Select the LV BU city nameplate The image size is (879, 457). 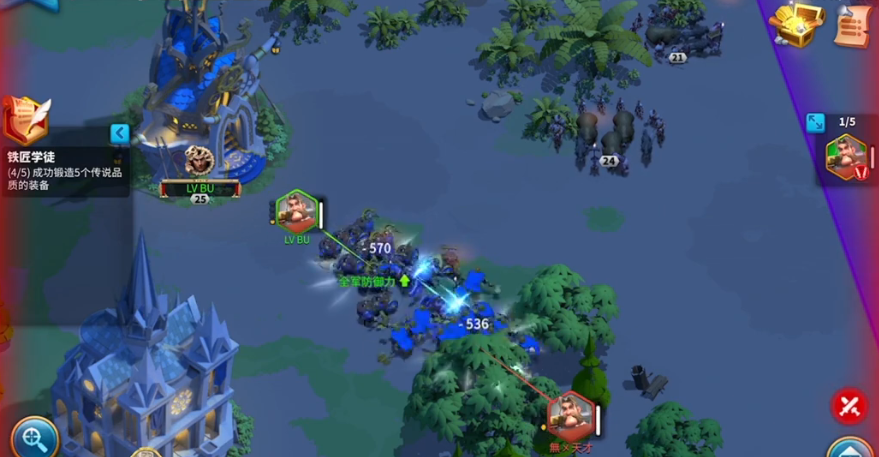[200, 188]
